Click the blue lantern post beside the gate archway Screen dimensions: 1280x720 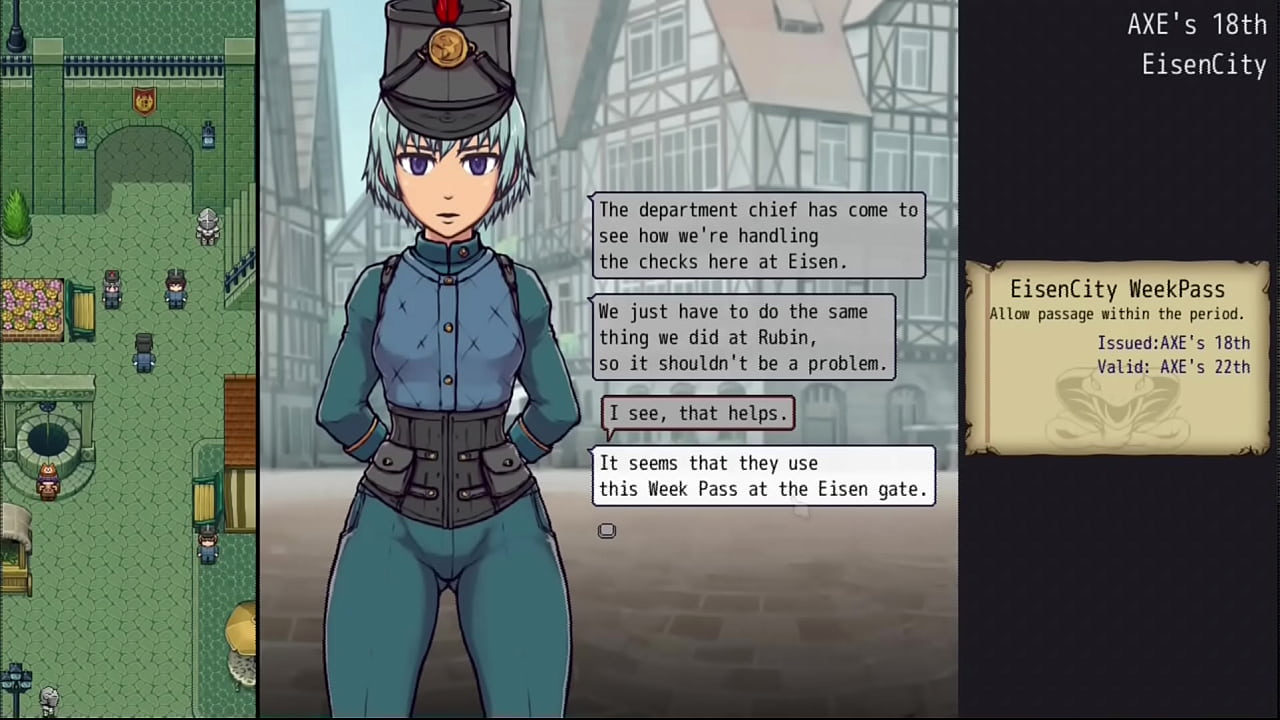click(x=80, y=135)
